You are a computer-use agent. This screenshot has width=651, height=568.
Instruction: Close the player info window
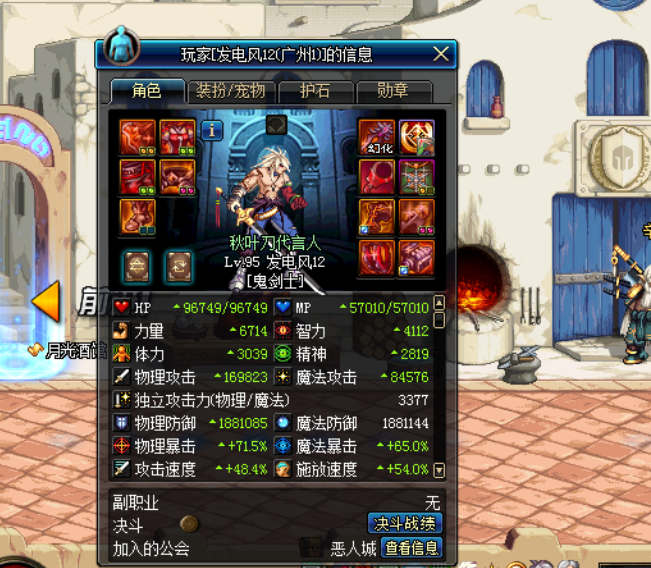coord(441,54)
